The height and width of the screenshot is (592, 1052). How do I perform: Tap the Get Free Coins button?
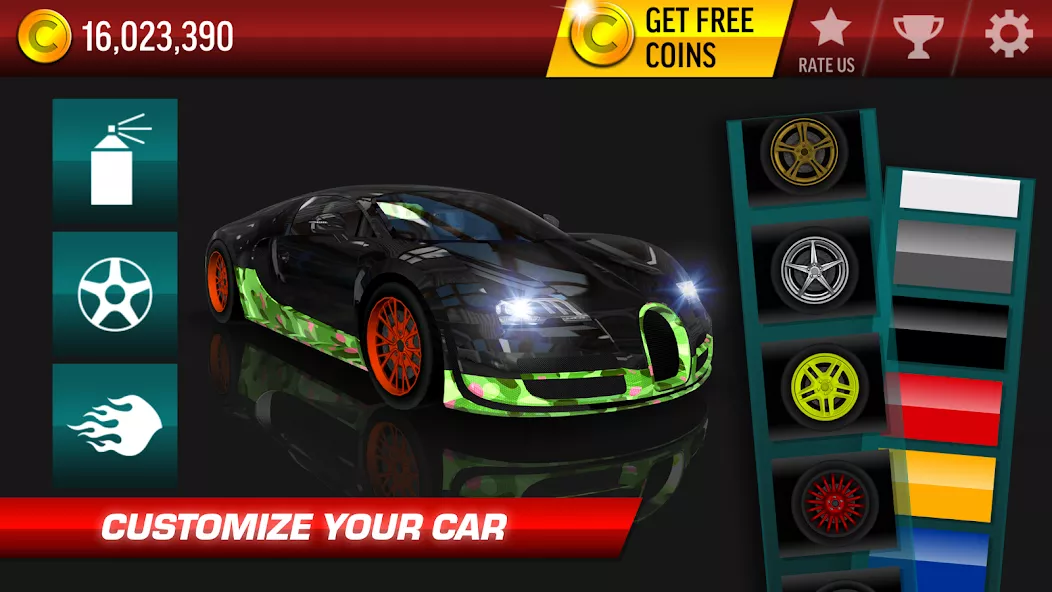pyautogui.click(x=668, y=38)
